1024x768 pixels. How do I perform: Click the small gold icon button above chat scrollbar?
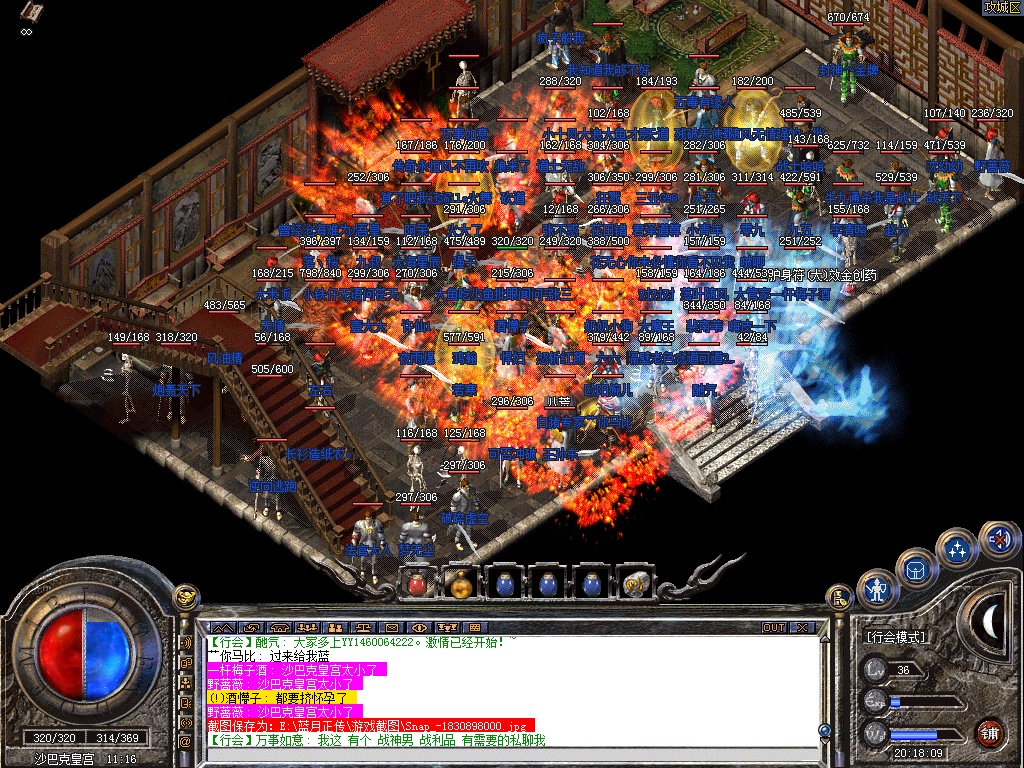pyautogui.click(x=839, y=598)
